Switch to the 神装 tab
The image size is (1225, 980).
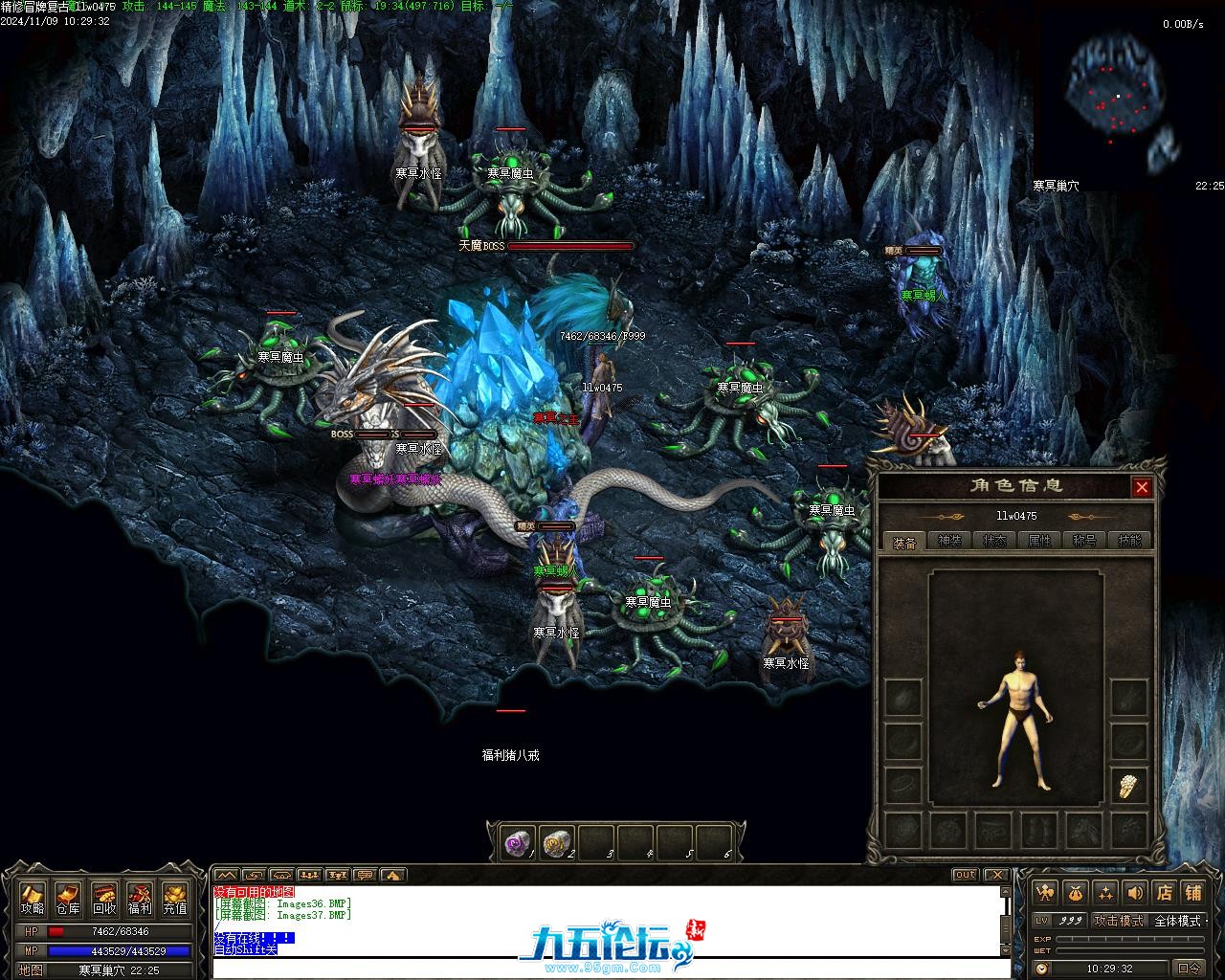(x=948, y=541)
